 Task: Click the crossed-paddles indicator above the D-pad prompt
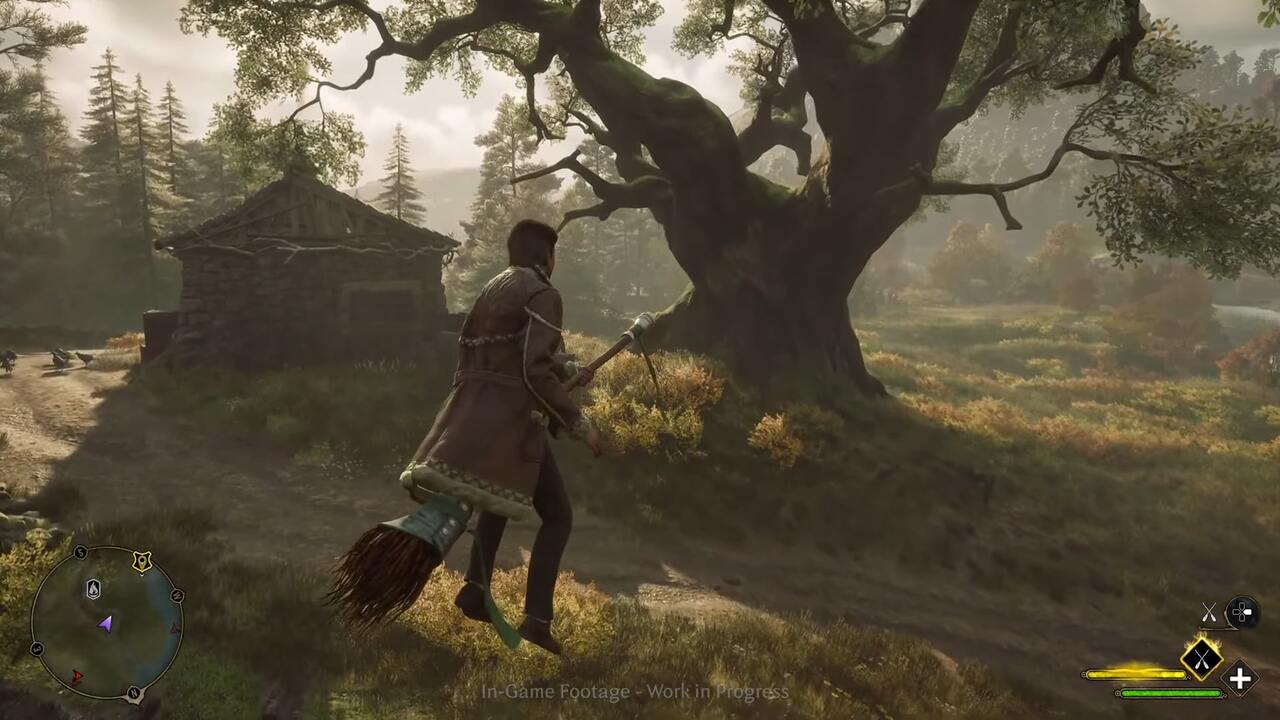tap(1209, 612)
